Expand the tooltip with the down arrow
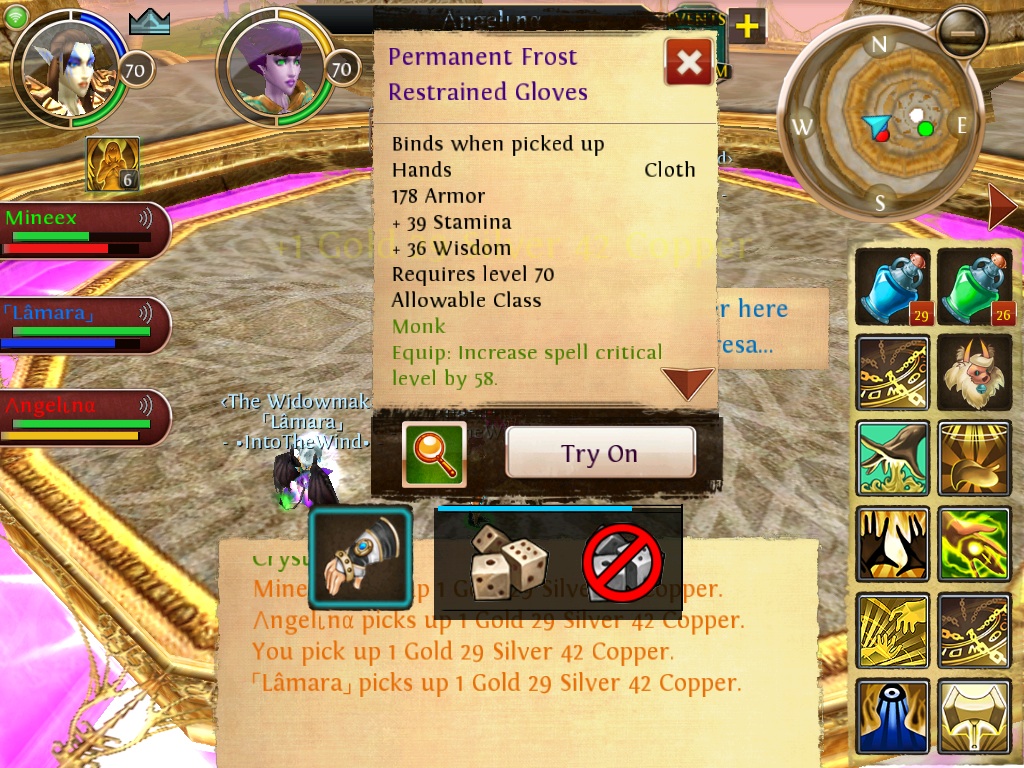This screenshot has height=768, width=1024. pyautogui.click(x=688, y=382)
